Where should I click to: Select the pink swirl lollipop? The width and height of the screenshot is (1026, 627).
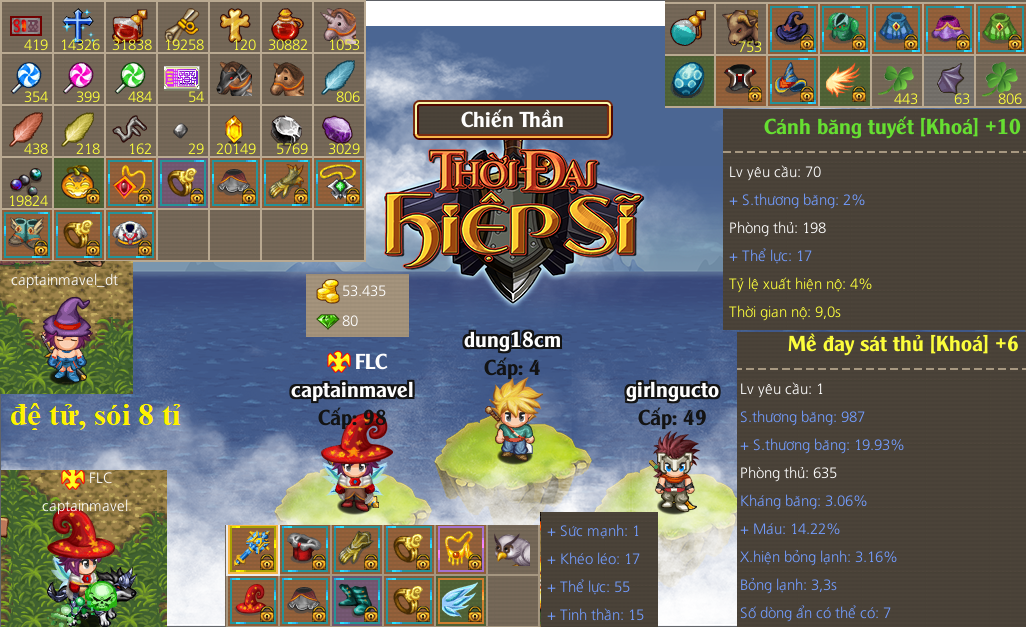78,77
